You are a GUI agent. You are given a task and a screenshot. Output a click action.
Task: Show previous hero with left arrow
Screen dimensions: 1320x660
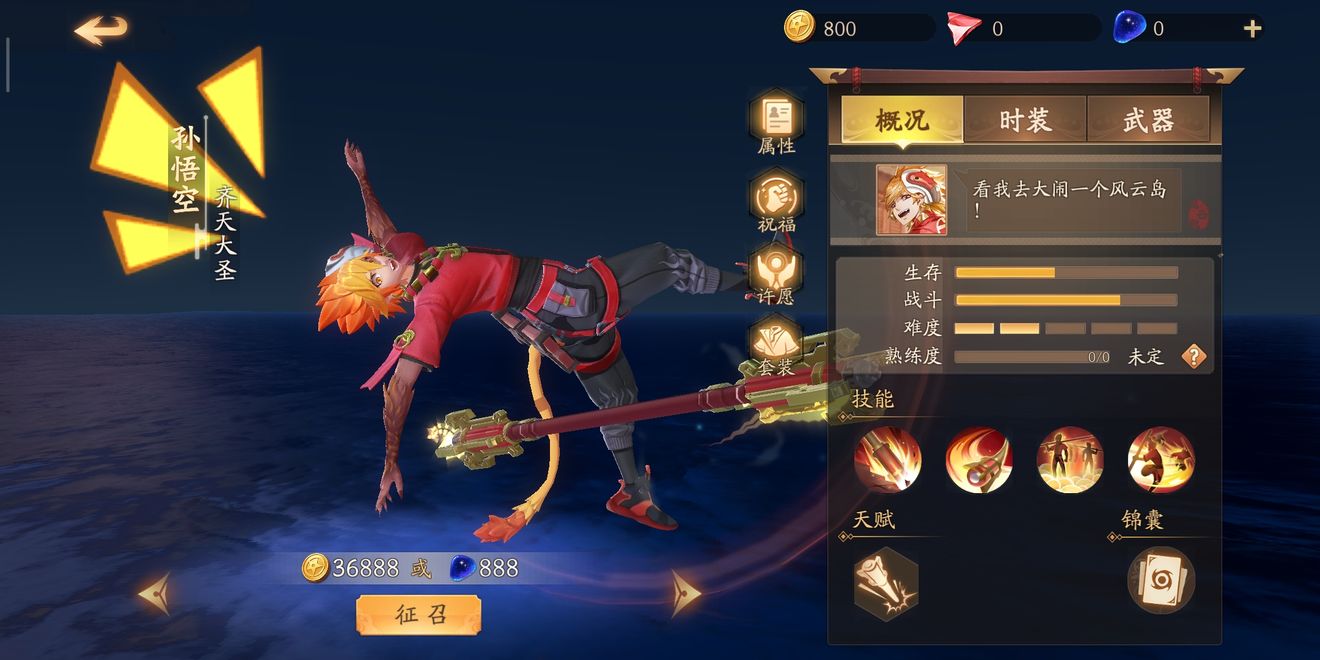[x=155, y=593]
